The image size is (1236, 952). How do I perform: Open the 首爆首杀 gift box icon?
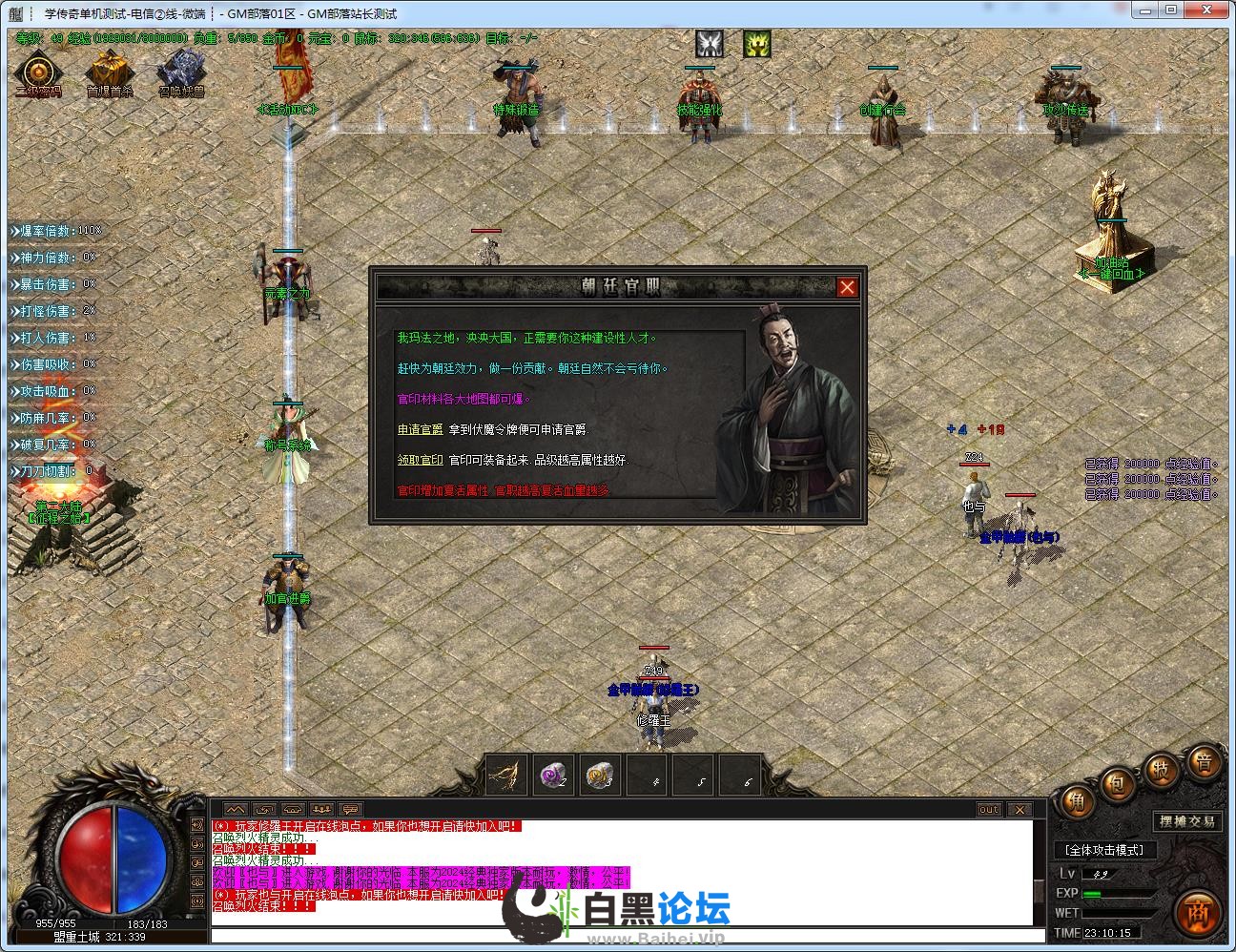(110, 72)
